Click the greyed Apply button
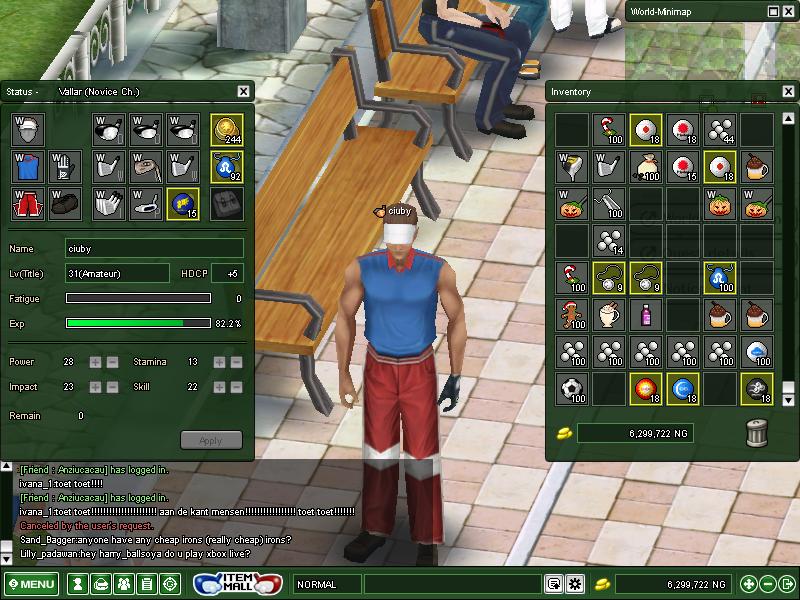This screenshot has height=600, width=800. 211,440
